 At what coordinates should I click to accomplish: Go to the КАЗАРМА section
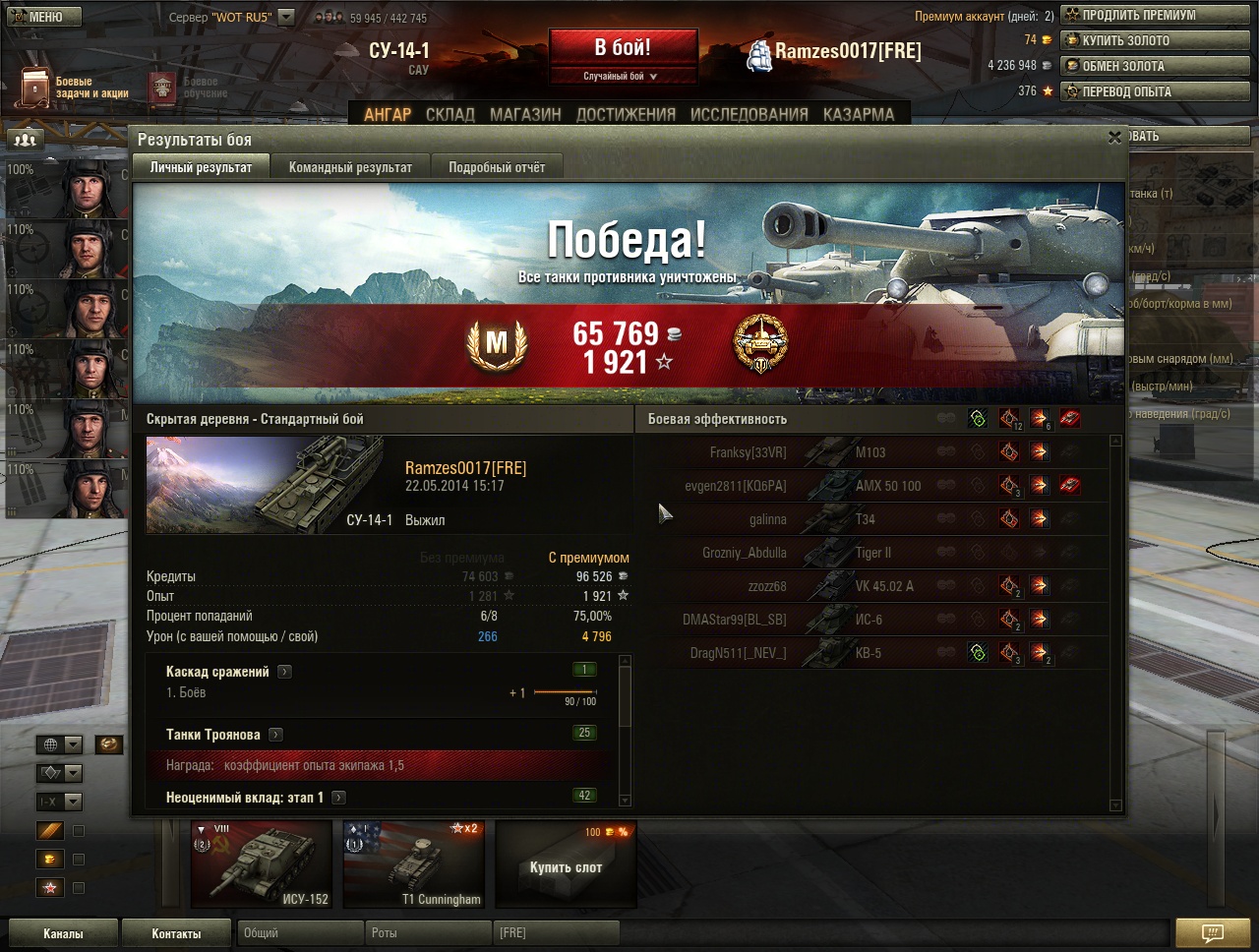click(859, 114)
